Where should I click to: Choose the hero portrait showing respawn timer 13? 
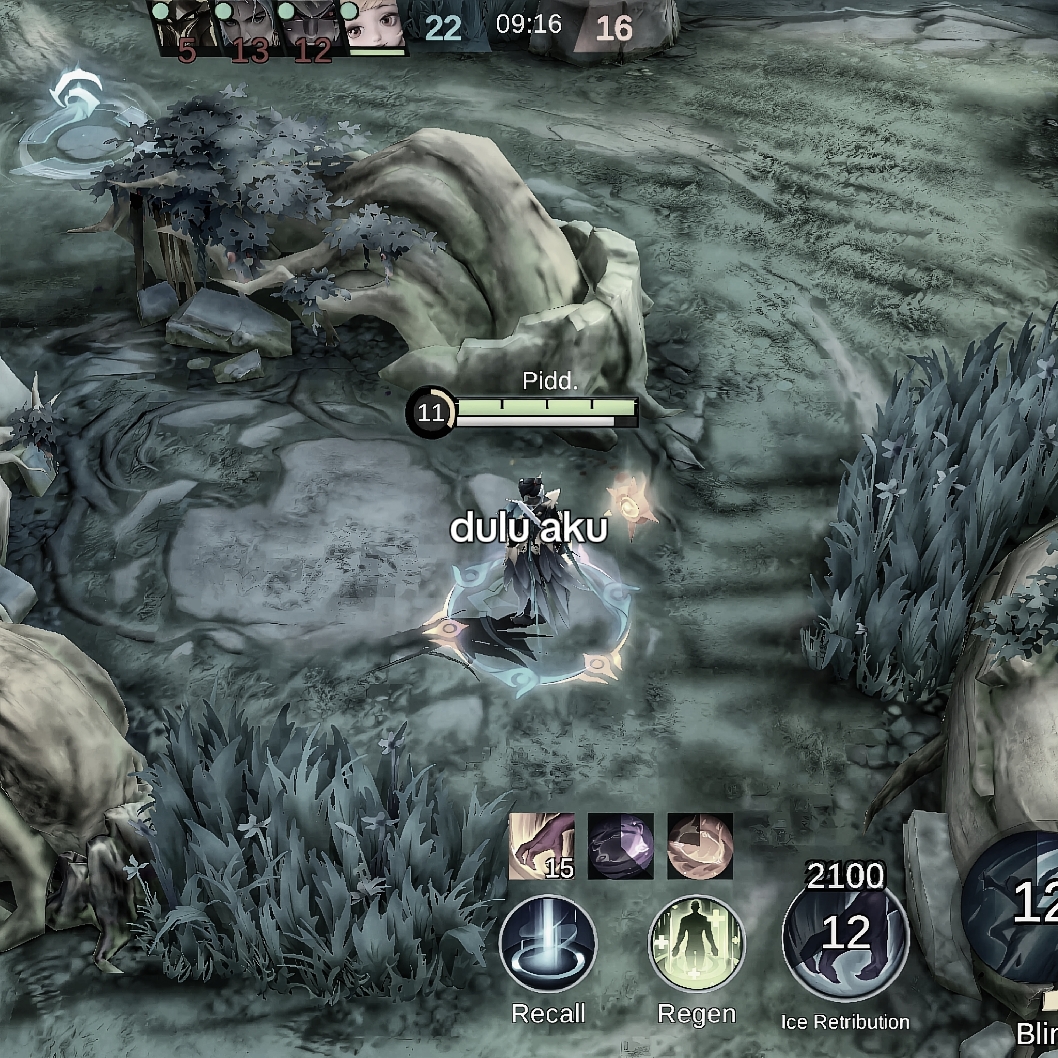click(249, 28)
